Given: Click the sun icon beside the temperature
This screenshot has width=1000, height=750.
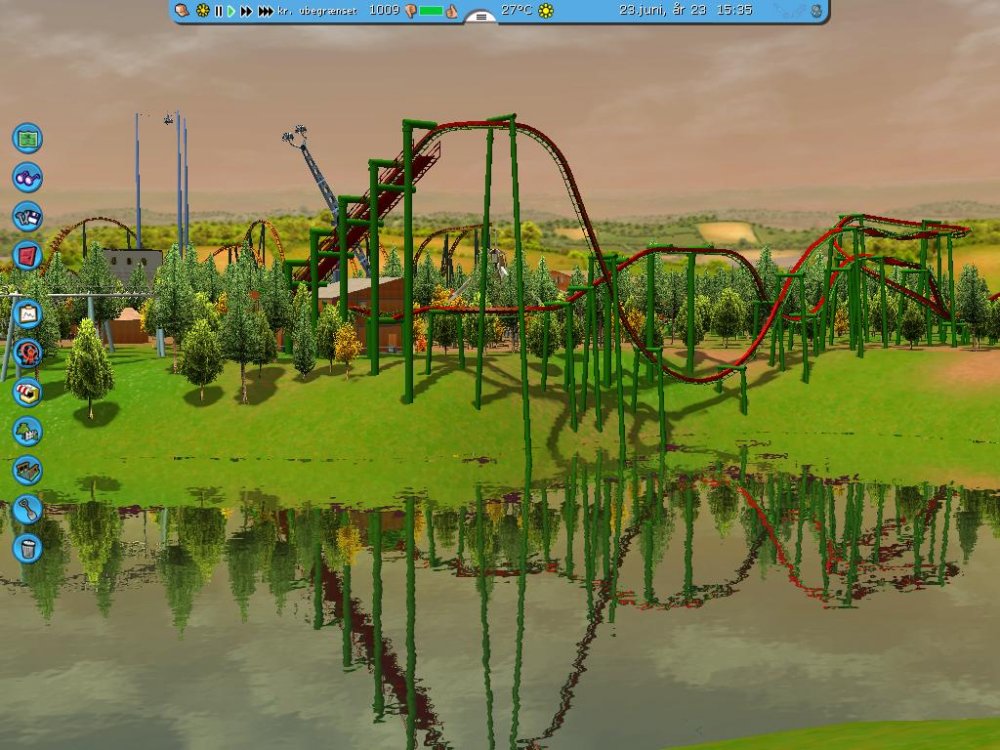Looking at the screenshot, I should point(546,11).
